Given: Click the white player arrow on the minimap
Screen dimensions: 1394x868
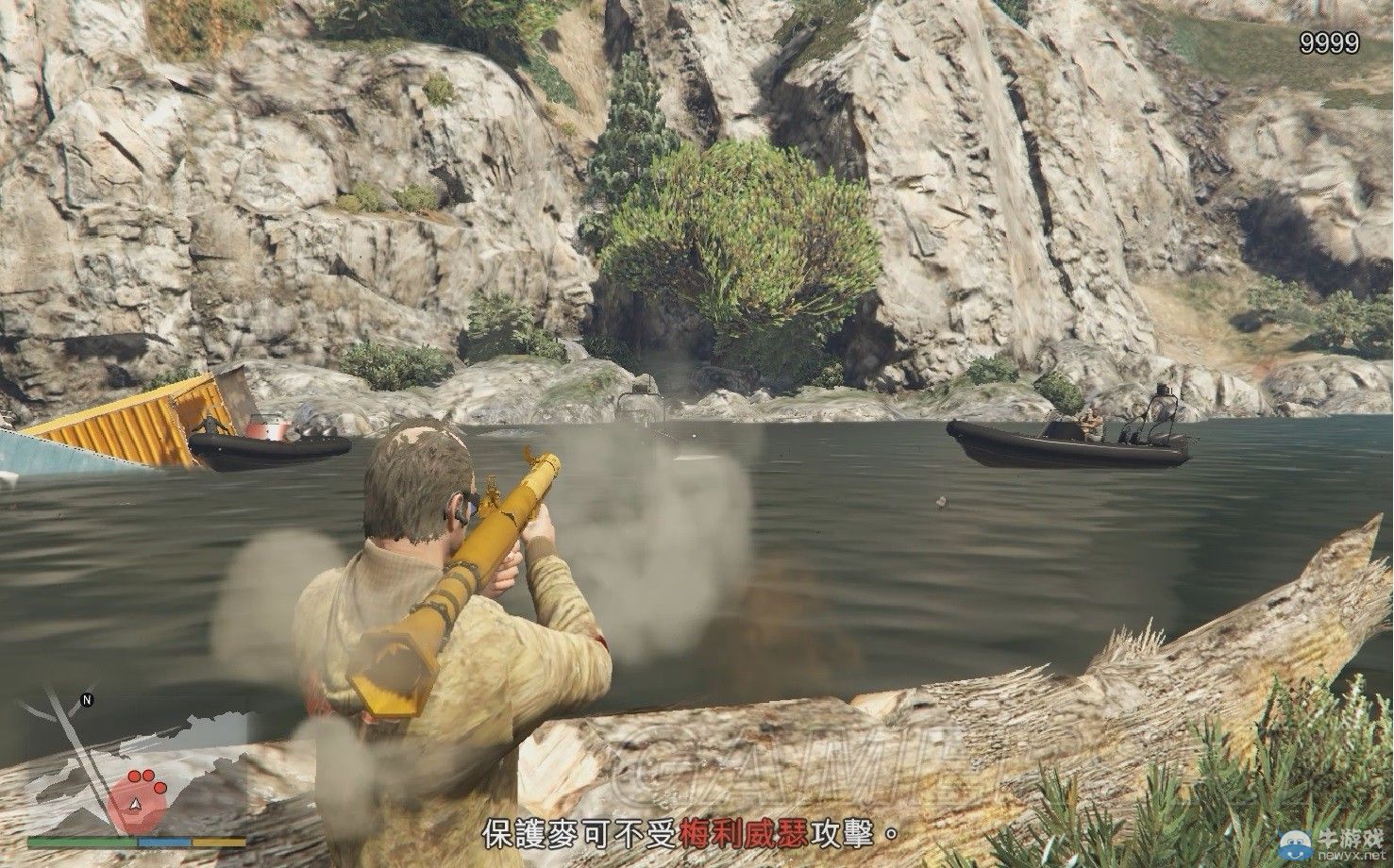Looking at the screenshot, I should click(135, 804).
